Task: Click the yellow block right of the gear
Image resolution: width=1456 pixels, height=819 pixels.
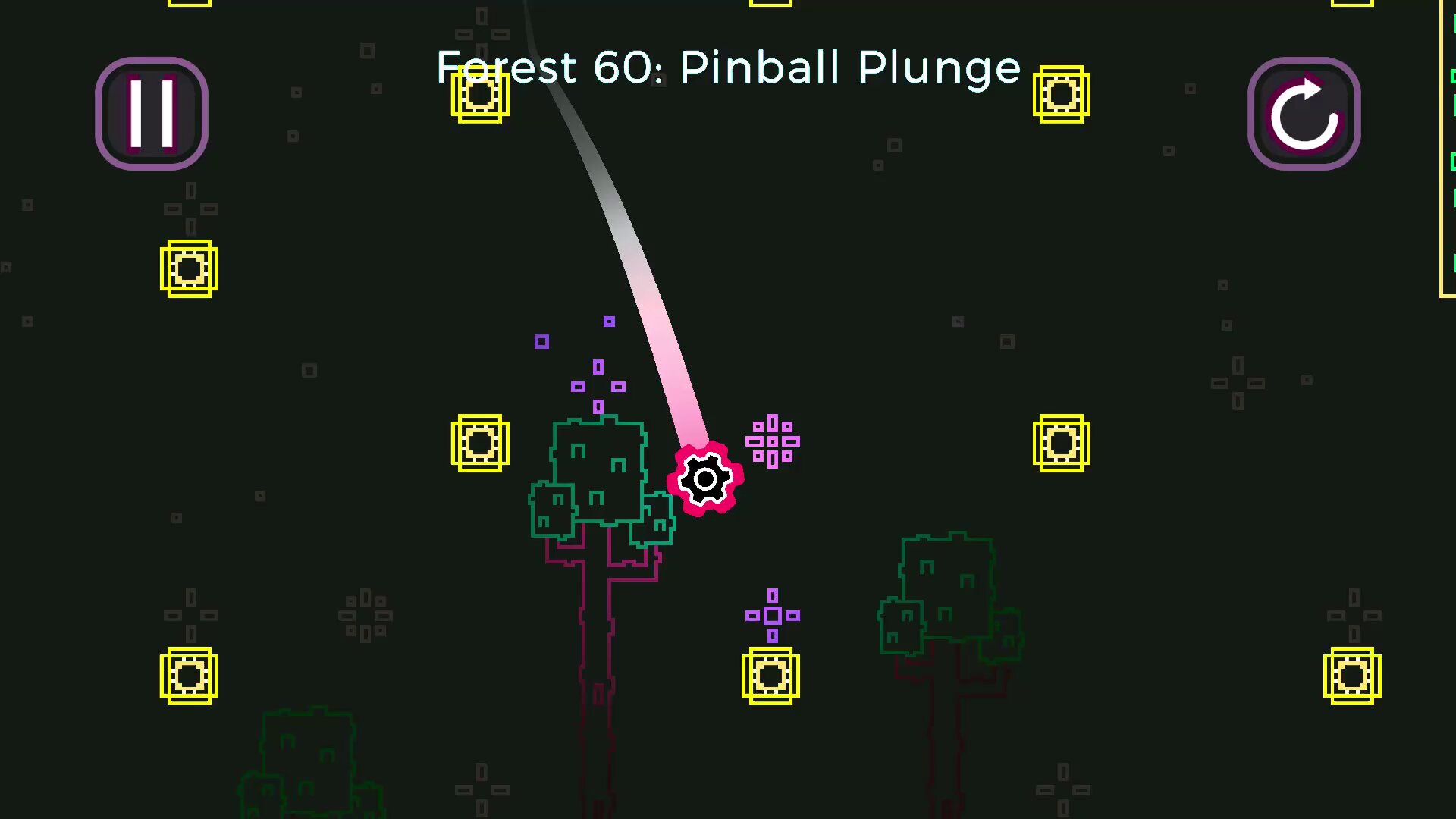Action: tap(1062, 444)
